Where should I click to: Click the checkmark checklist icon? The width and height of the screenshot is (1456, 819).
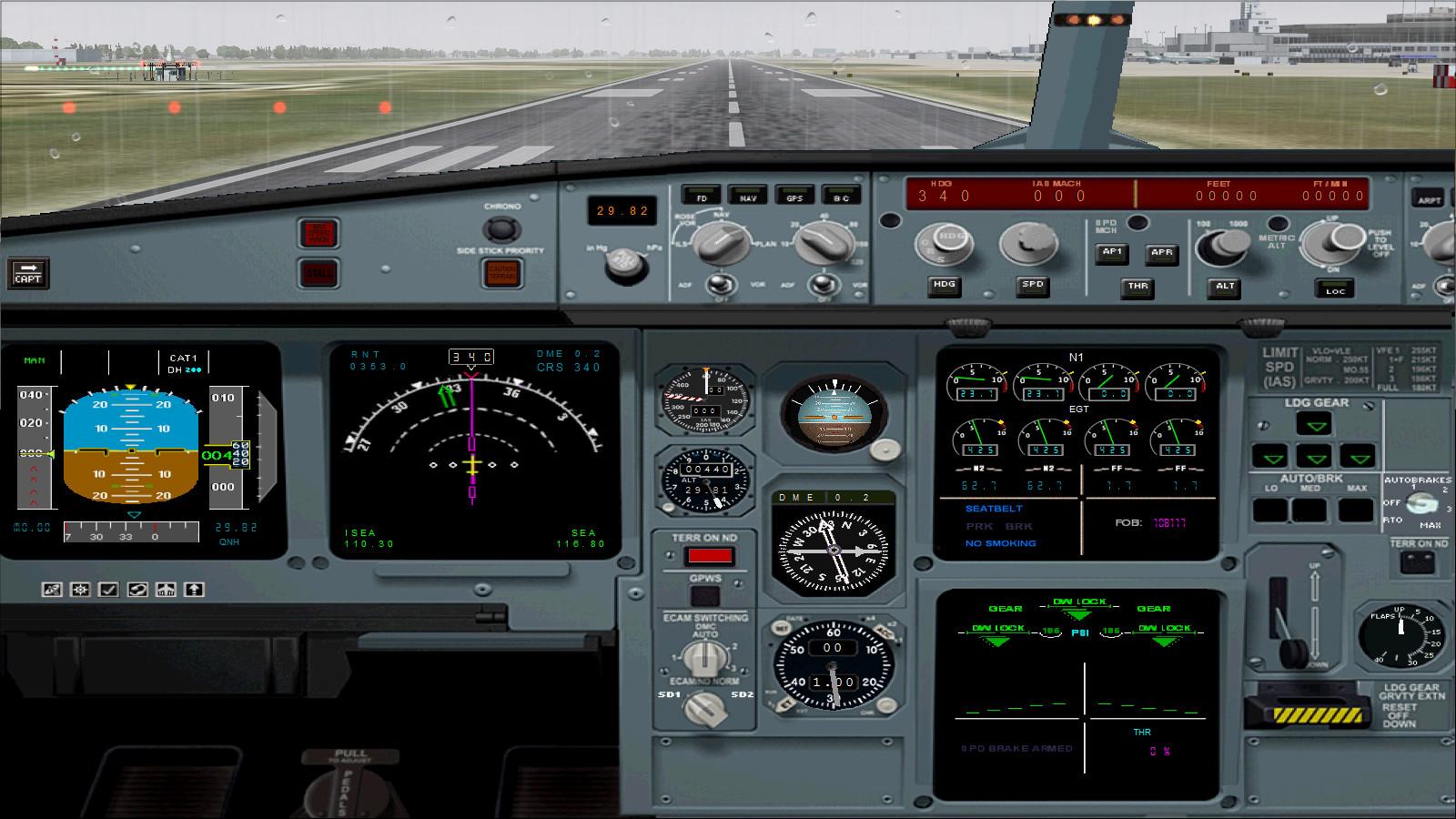click(x=107, y=590)
